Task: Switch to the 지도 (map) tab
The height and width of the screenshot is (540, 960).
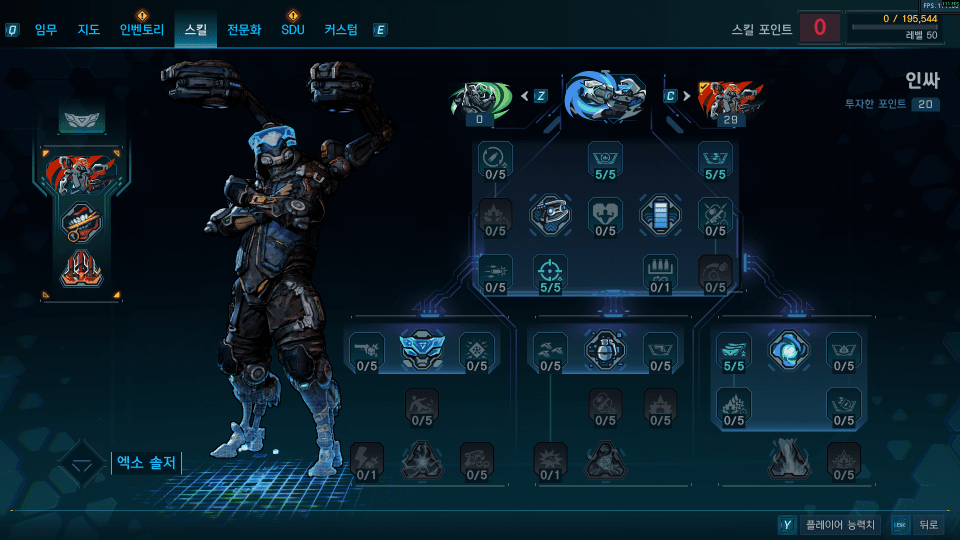Action: [89, 29]
